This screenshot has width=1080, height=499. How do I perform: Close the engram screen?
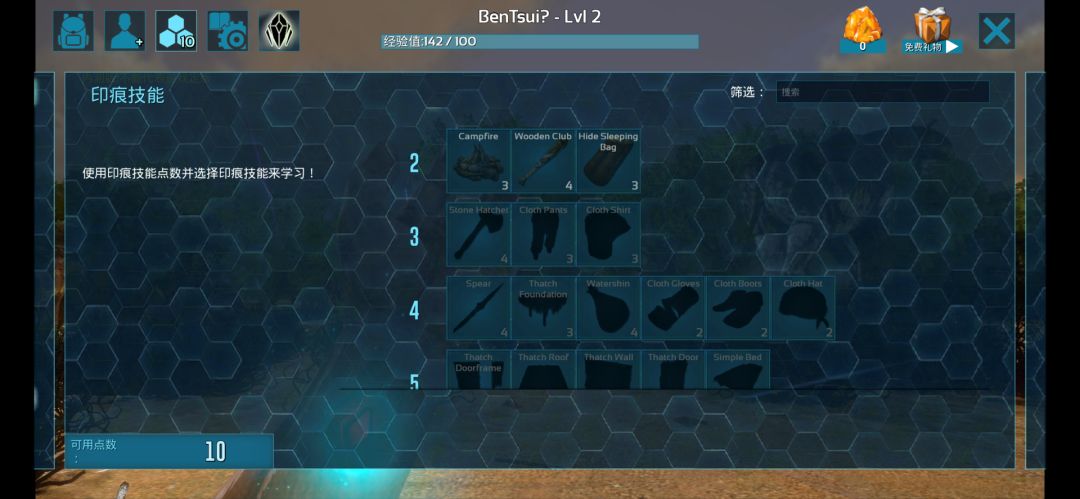click(996, 31)
